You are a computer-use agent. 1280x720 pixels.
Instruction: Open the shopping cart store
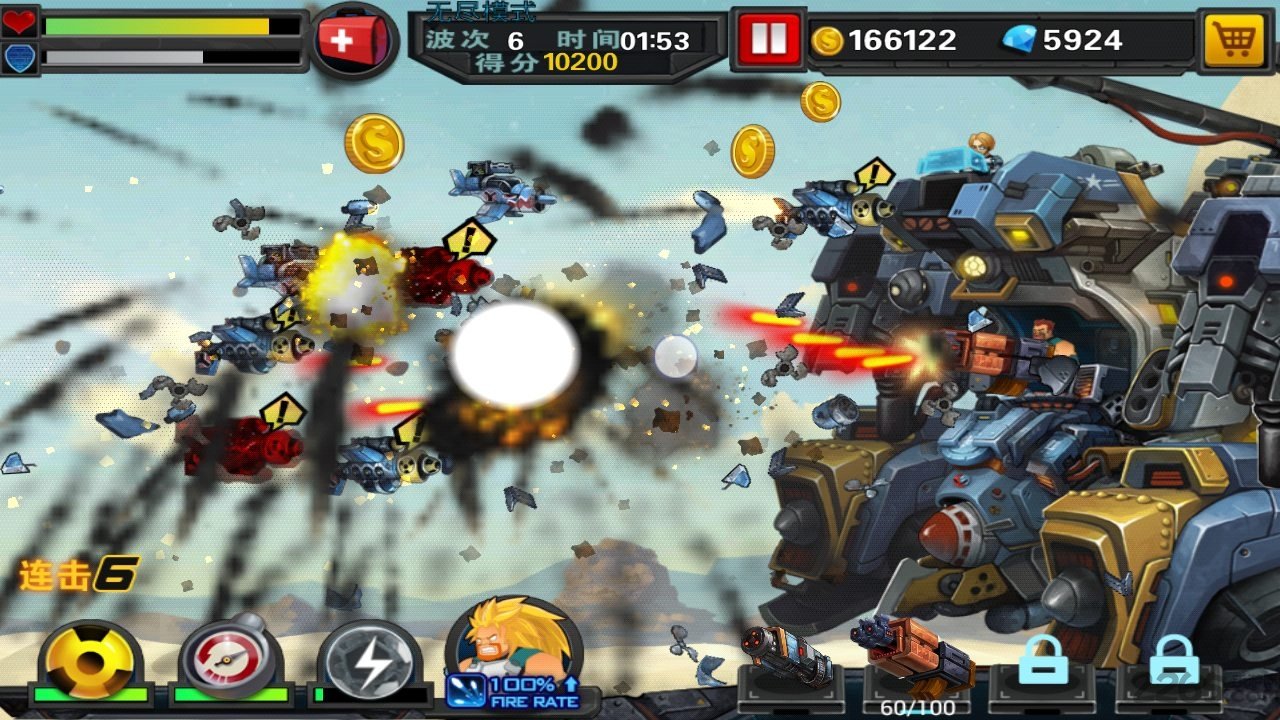pos(1231,40)
